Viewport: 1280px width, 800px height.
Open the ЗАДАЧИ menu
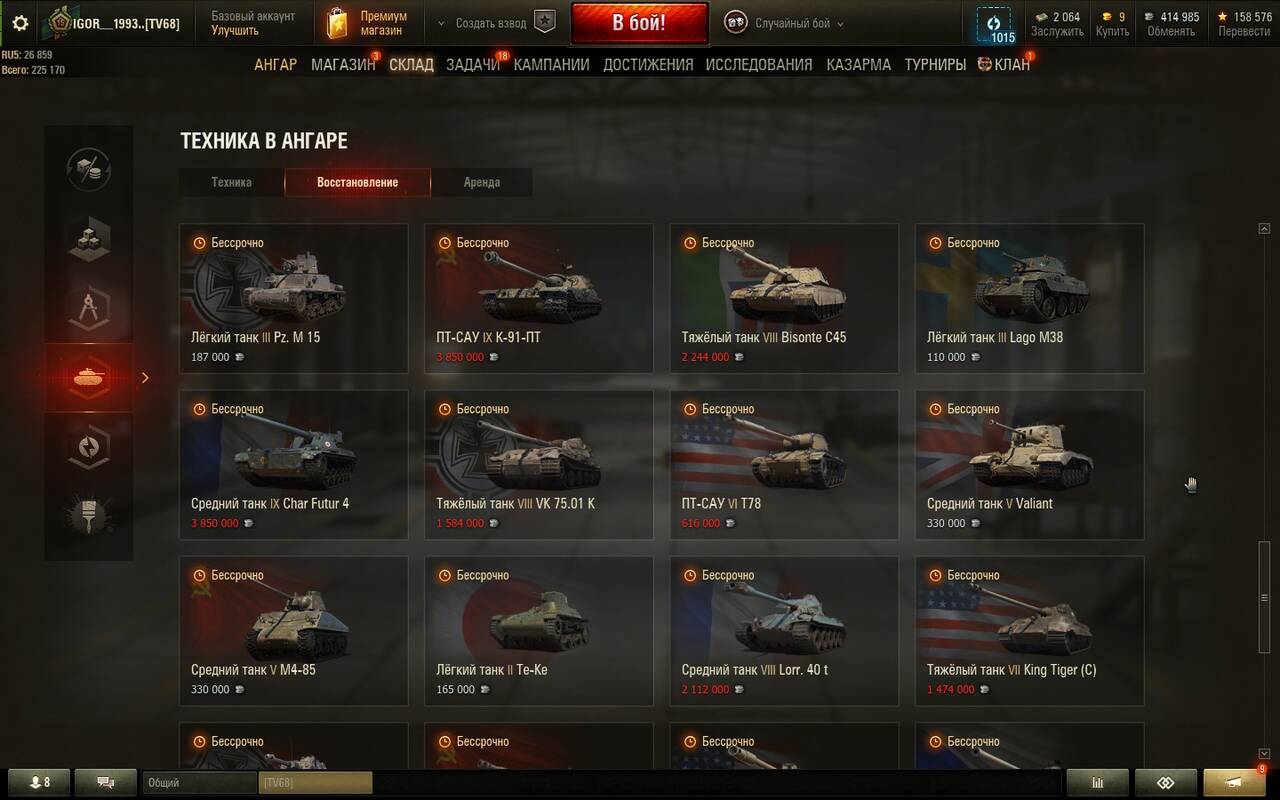(x=473, y=65)
